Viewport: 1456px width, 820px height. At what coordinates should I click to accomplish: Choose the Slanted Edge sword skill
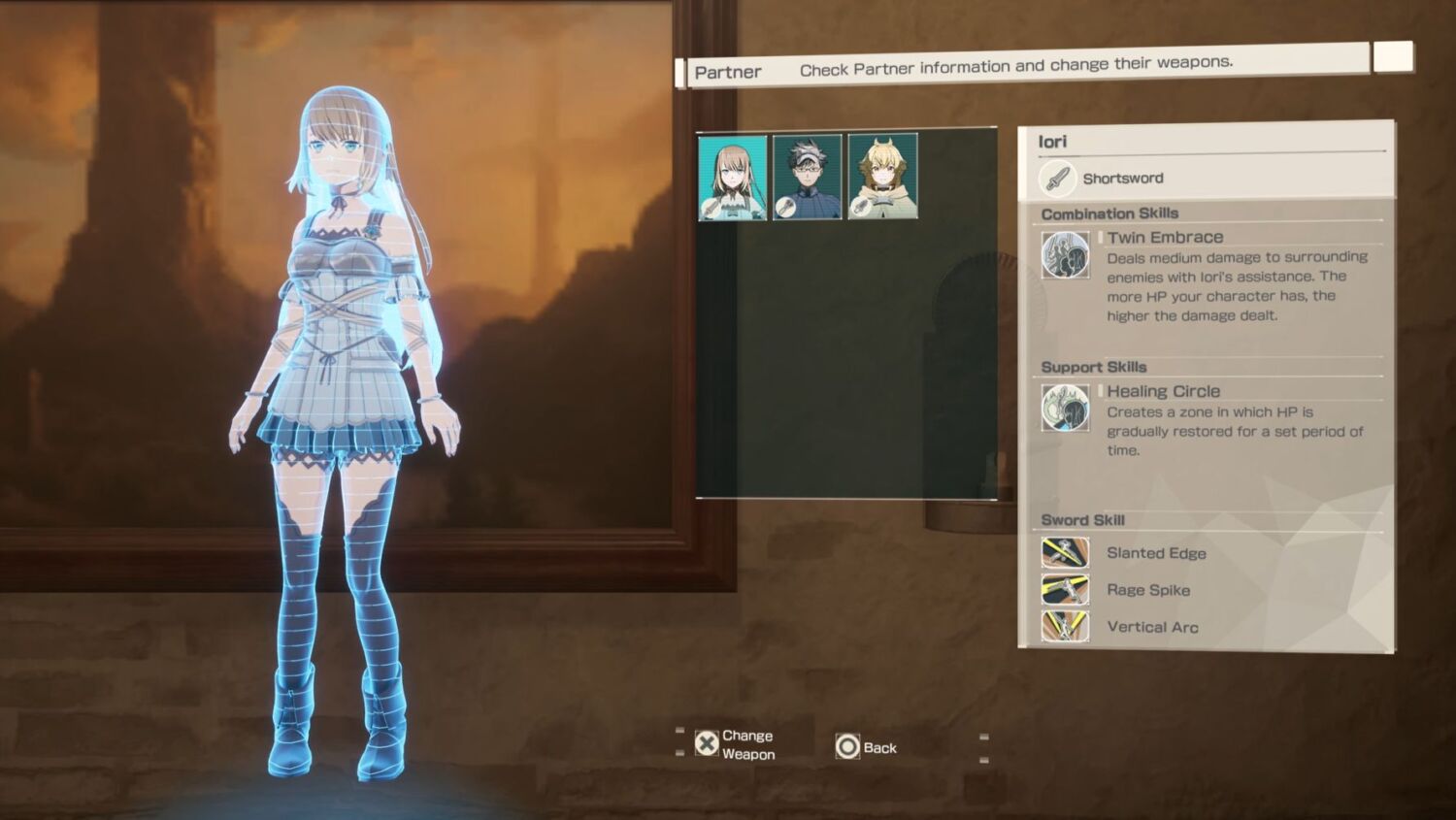pos(1155,553)
